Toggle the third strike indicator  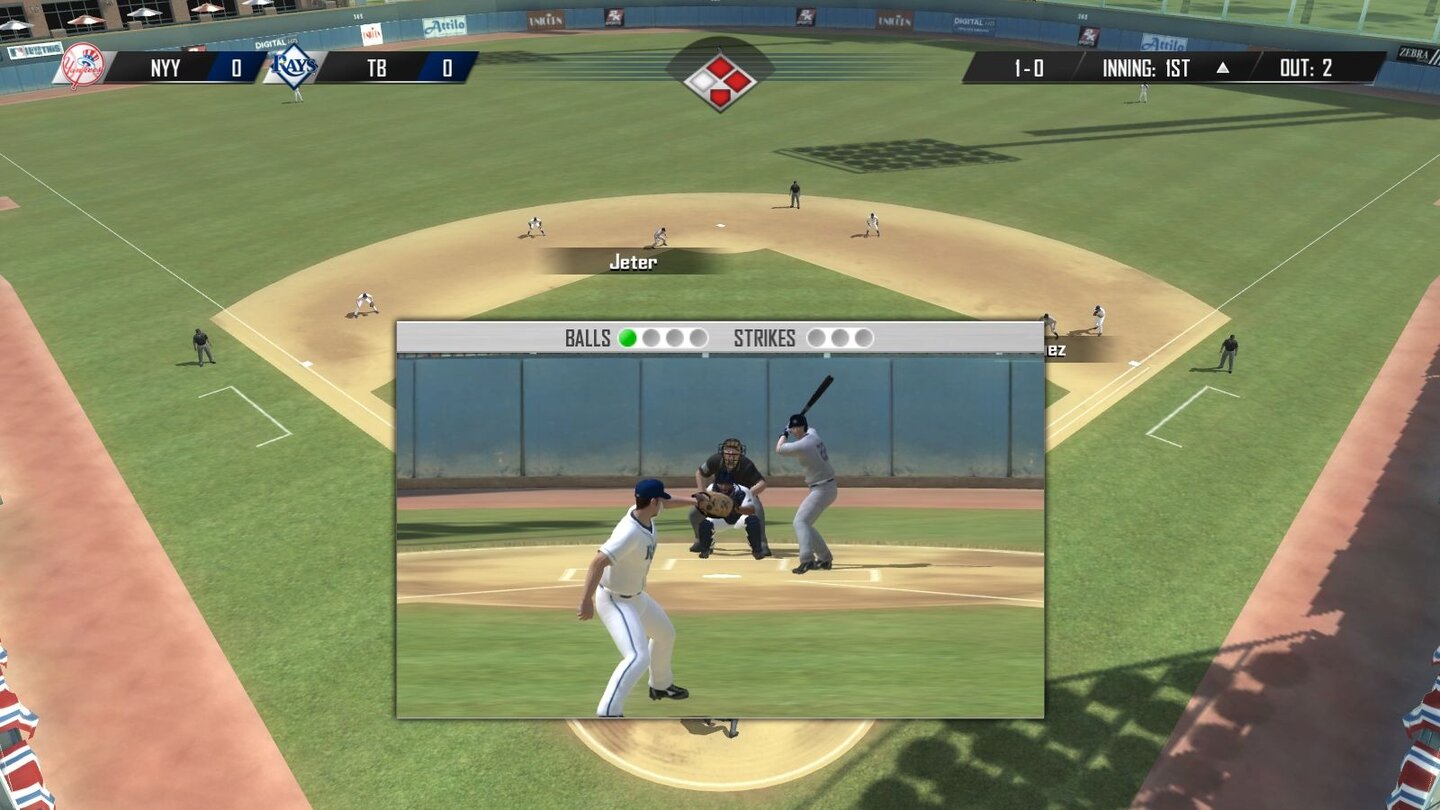(x=861, y=338)
